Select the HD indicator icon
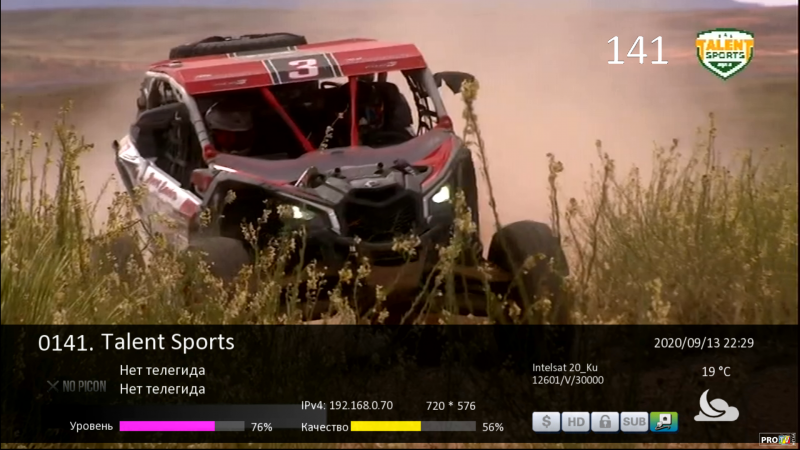The image size is (800, 450). click(x=575, y=422)
